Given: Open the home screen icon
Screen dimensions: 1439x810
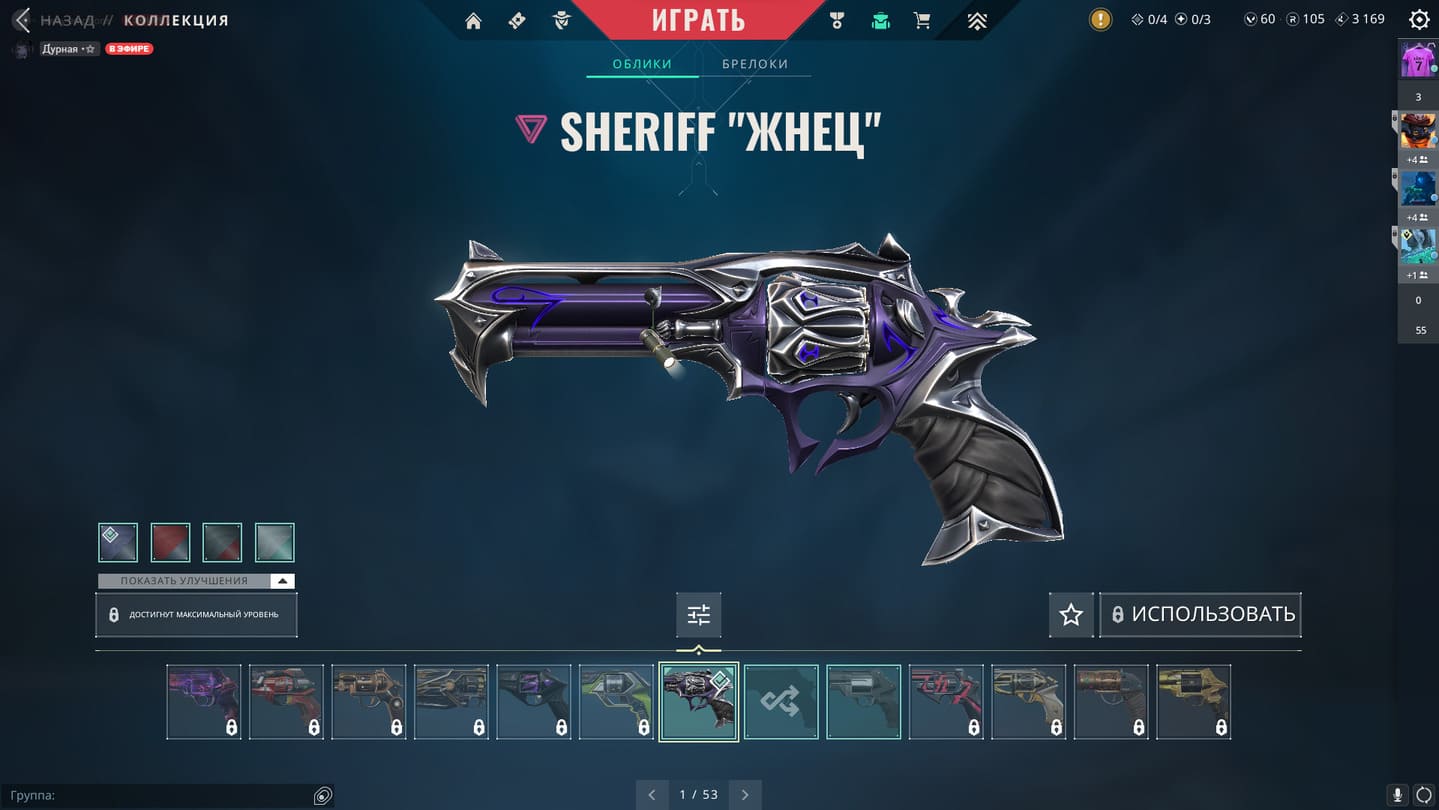Looking at the screenshot, I should pyautogui.click(x=473, y=20).
